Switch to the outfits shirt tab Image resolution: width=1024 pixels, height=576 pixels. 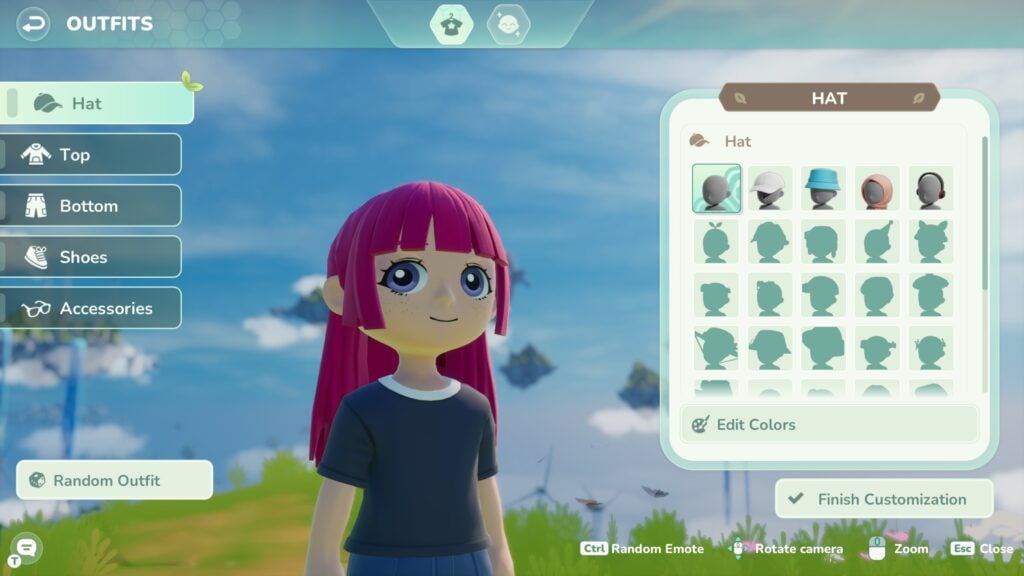pyautogui.click(x=451, y=24)
